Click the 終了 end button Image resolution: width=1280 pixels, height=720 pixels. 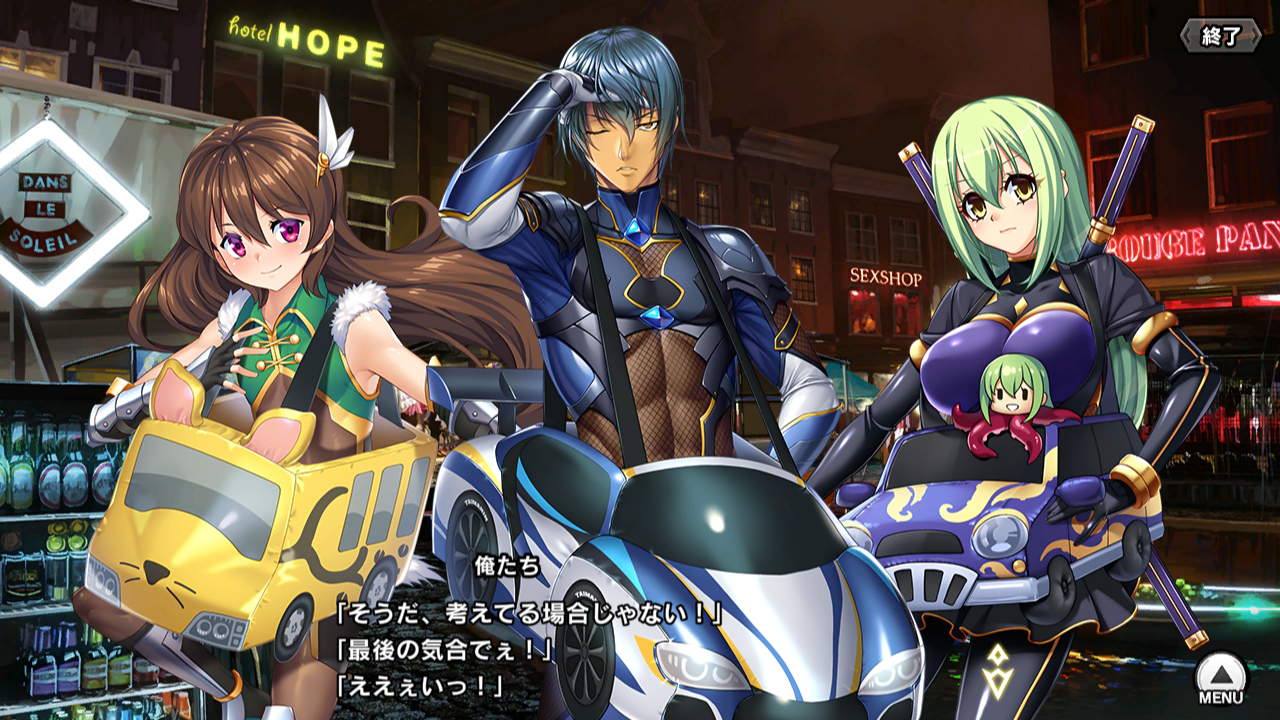[x=1220, y=36]
